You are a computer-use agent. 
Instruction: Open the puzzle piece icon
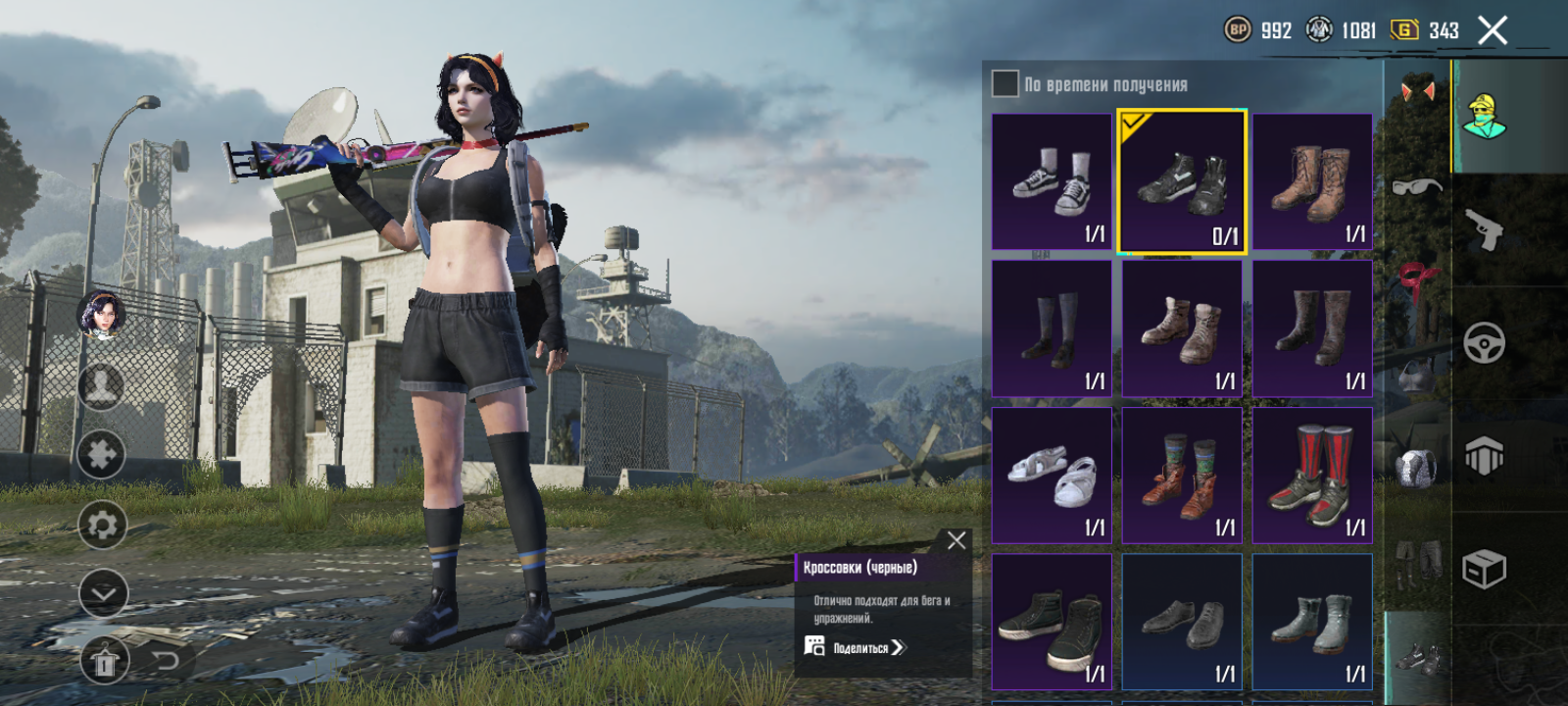[x=102, y=454]
